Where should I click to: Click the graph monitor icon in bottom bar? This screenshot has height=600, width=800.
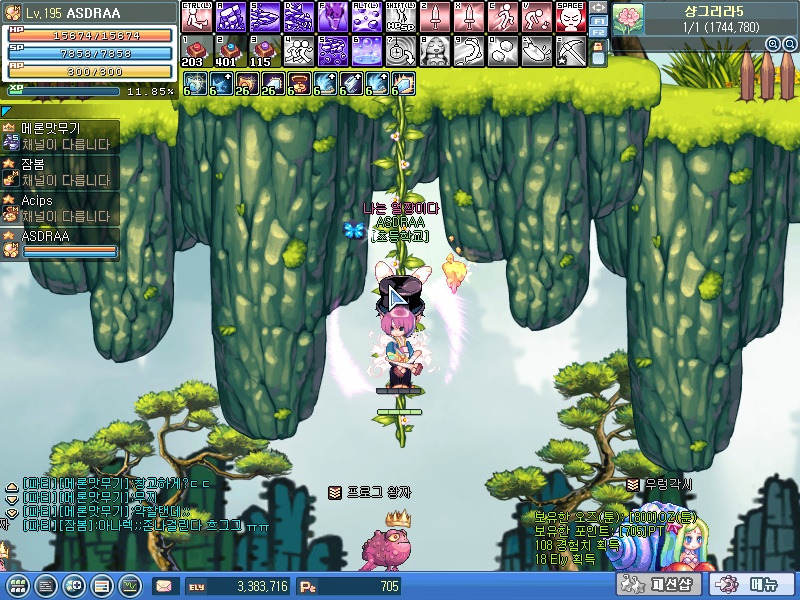tap(130, 586)
